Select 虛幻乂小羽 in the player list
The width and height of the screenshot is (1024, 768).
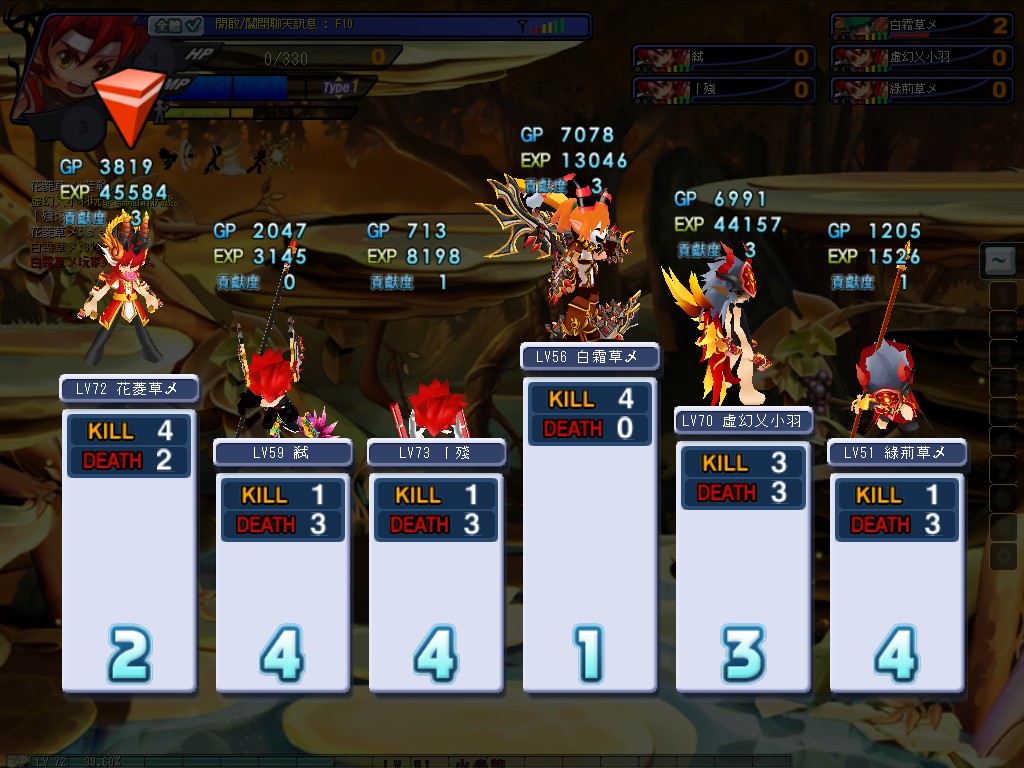(921, 58)
